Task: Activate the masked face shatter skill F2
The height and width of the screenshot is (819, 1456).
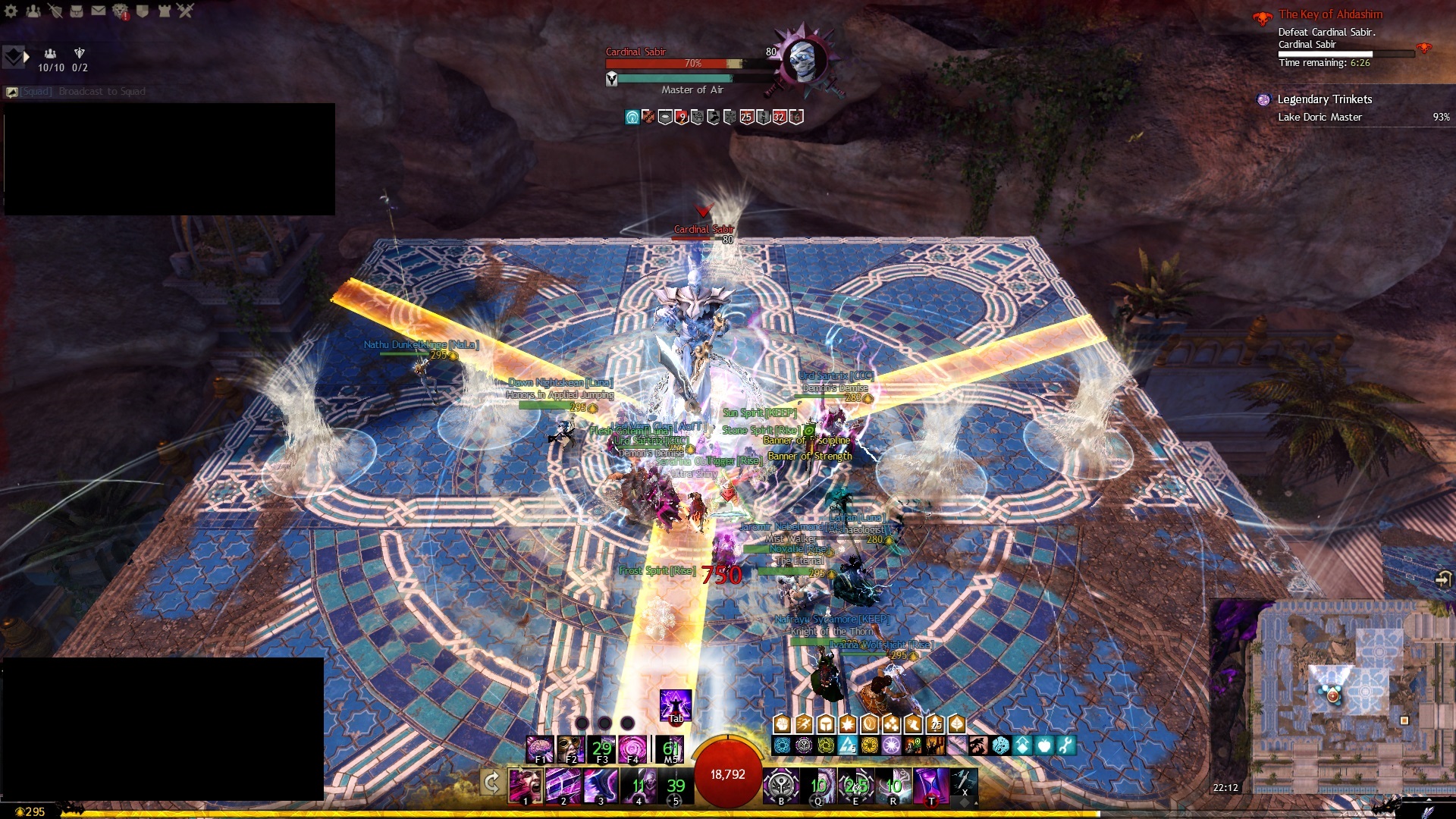Action: coord(570,749)
